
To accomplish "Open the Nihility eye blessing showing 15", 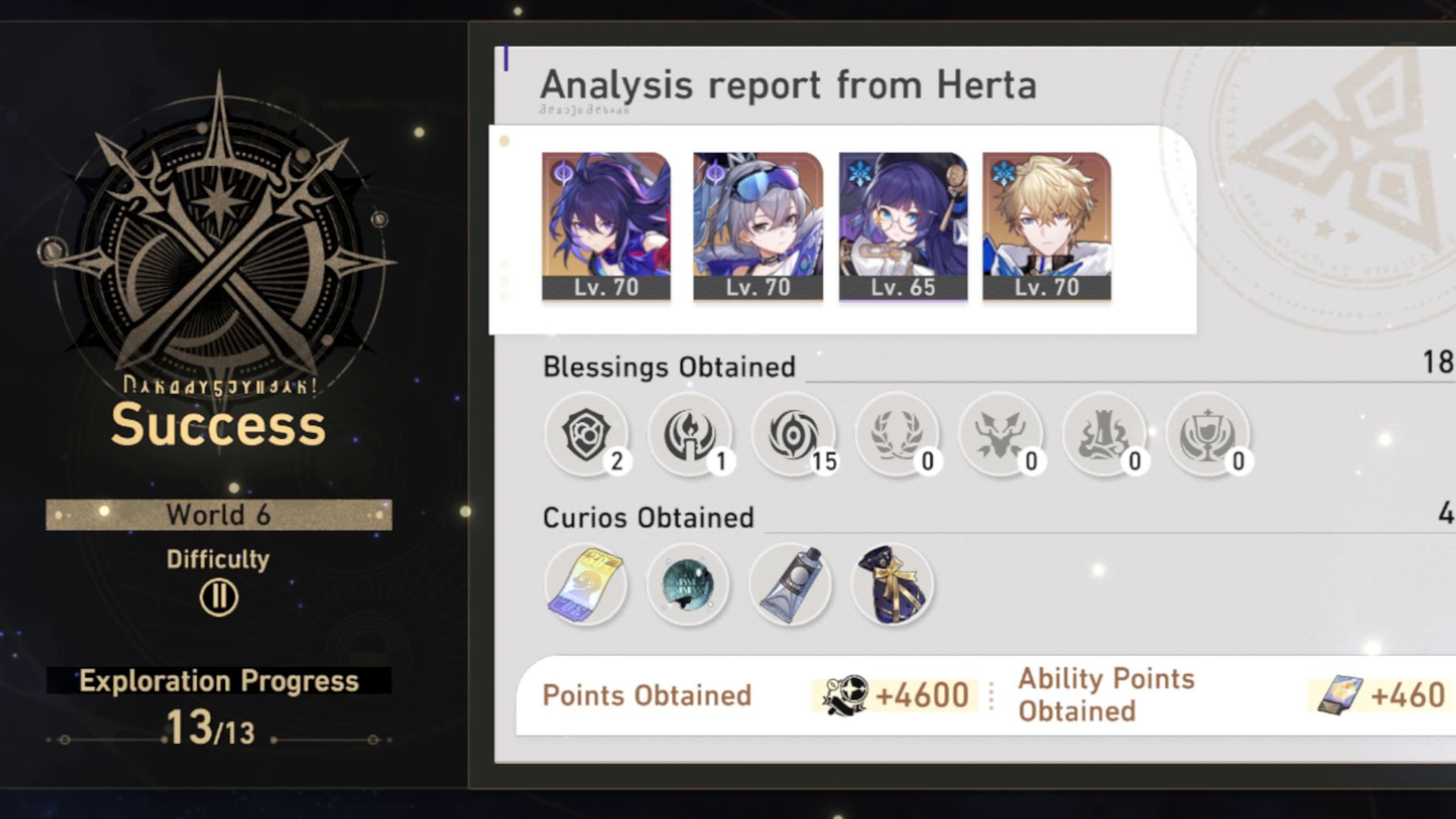I will point(796,435).
